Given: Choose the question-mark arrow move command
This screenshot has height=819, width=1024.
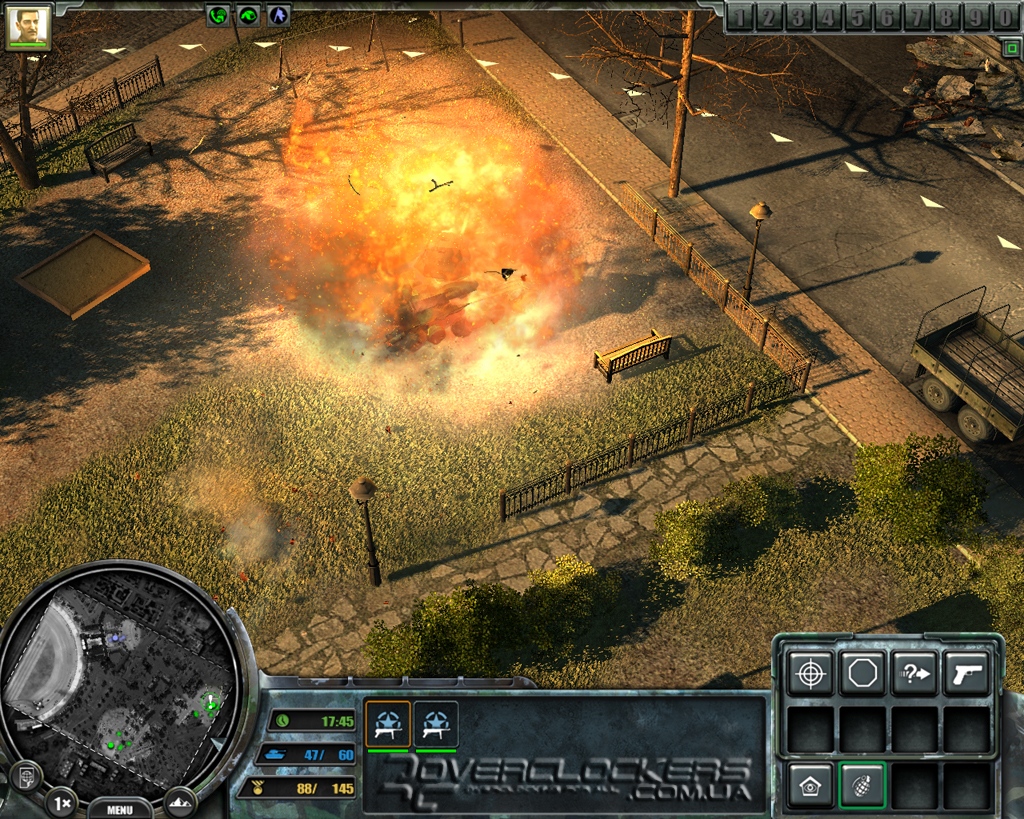Looking at the screenshot, I should [x=913, y=673].
